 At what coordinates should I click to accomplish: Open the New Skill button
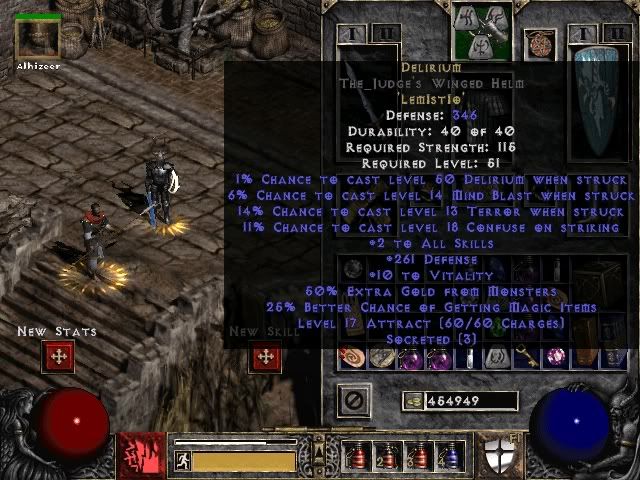[x=264, y=356]
